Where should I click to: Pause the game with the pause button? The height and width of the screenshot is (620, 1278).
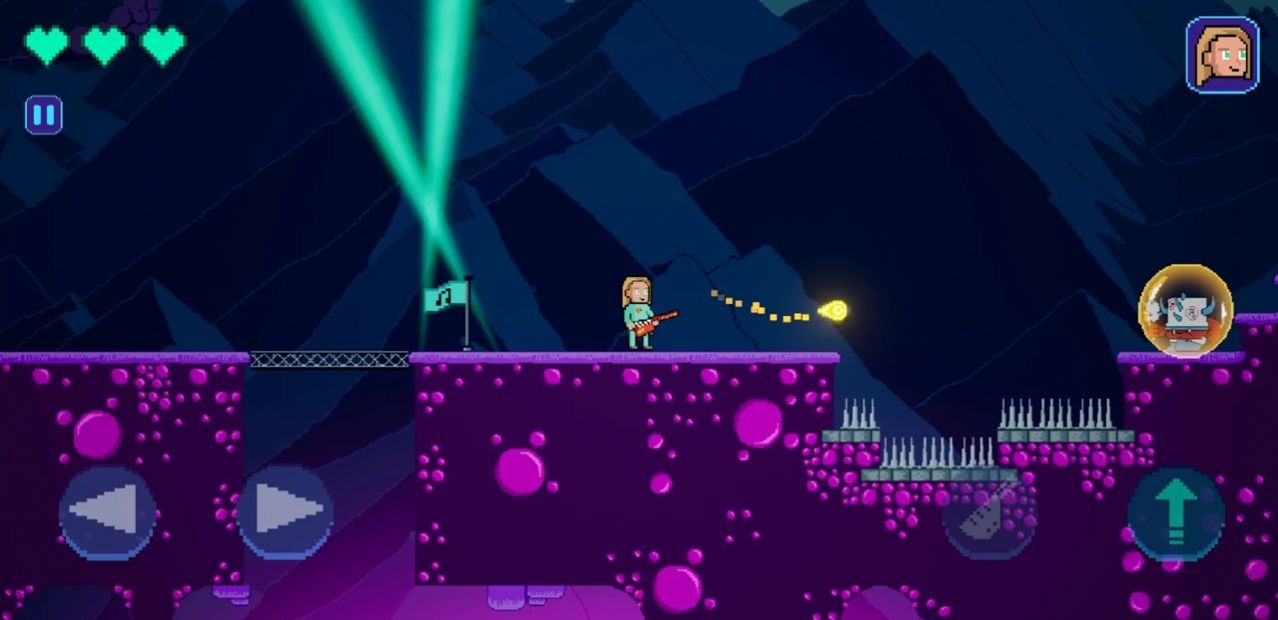click(43, 115)
